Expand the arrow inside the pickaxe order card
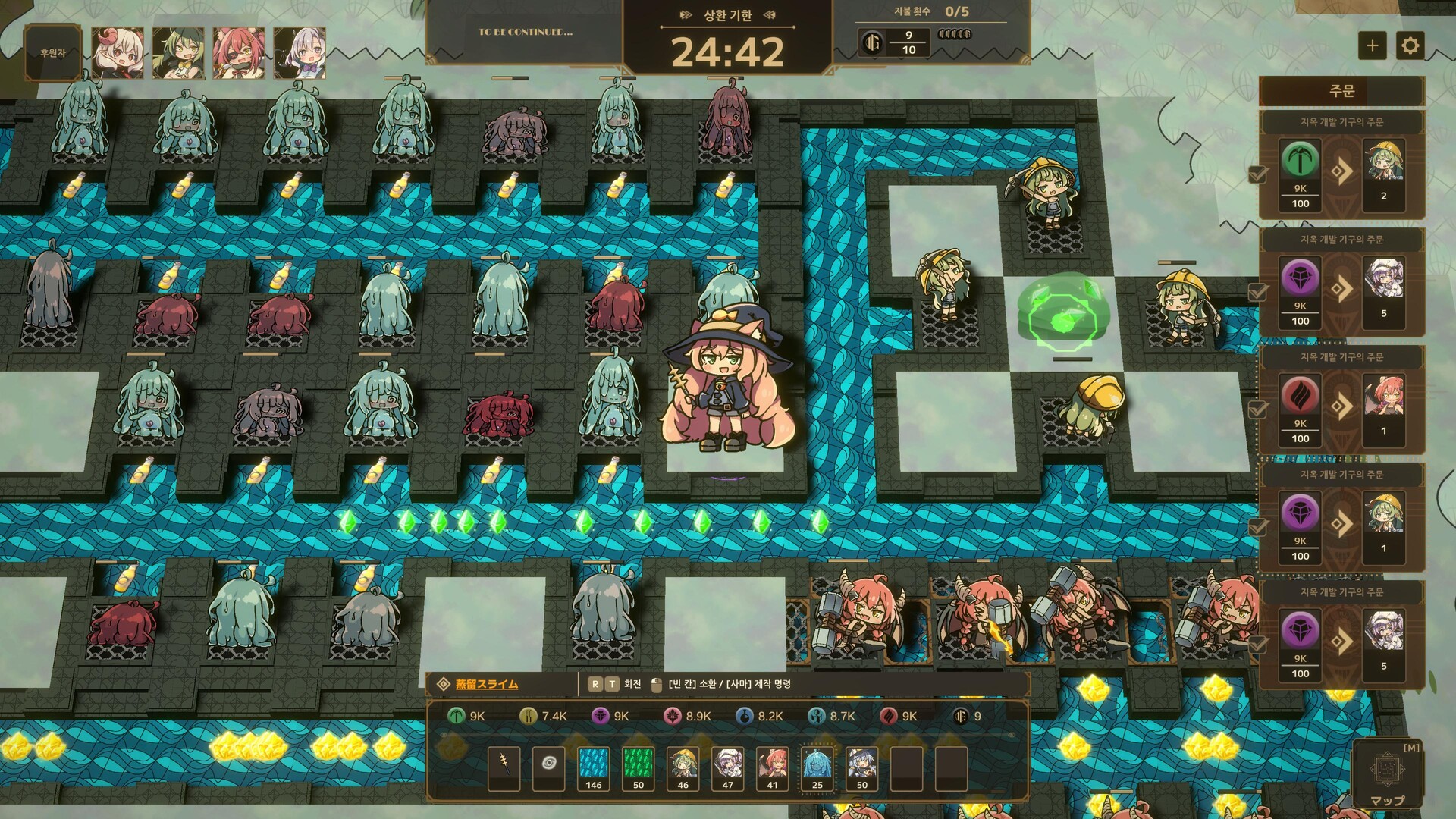 1344,171
